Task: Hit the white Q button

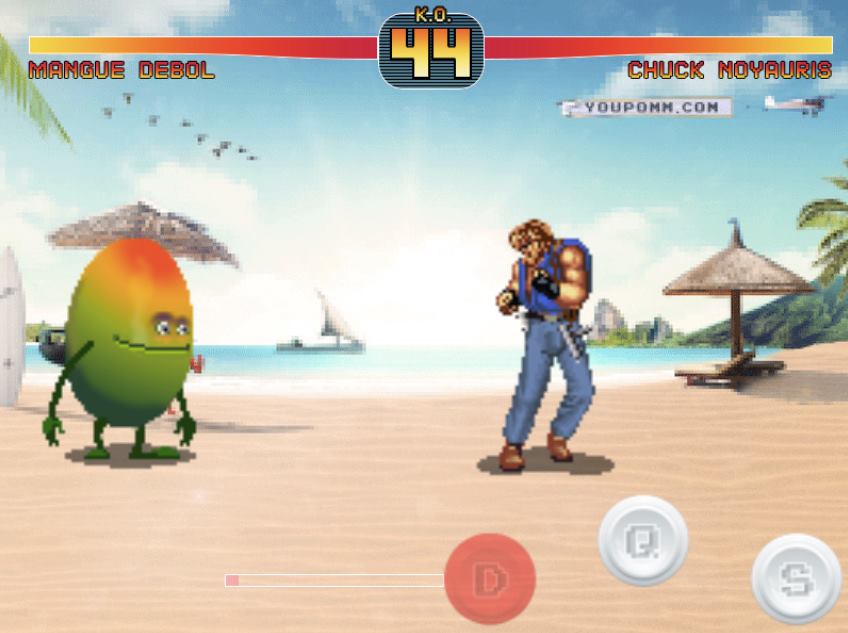Action: (x=643, y=541)
